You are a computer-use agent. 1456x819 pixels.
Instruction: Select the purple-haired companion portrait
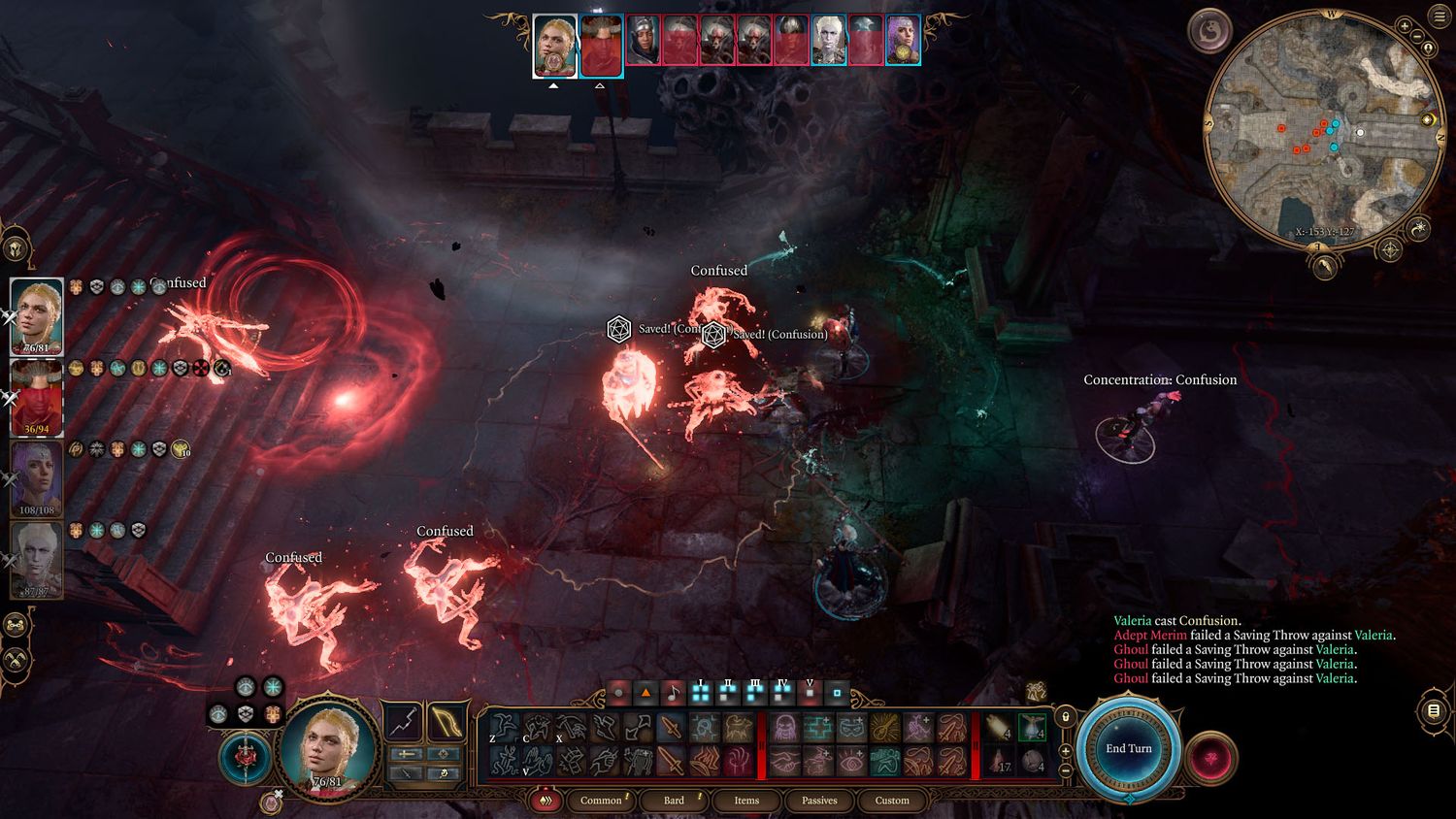[37, 477]
